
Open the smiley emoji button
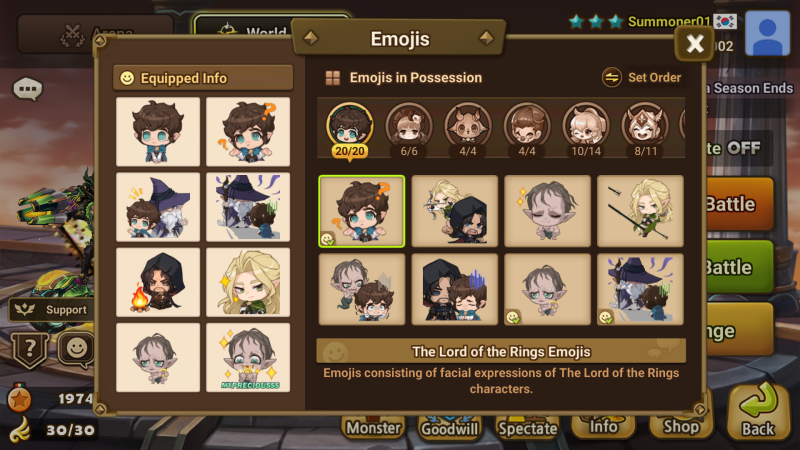[x=75, y=349]
